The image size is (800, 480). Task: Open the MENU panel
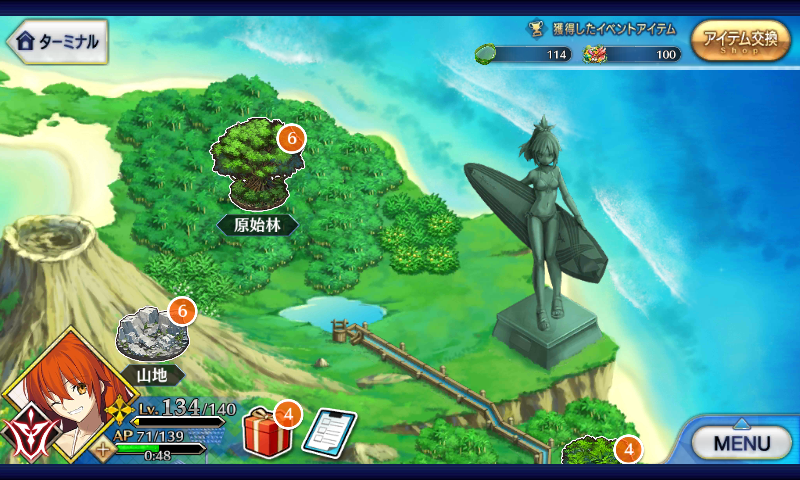pyautogui.click(x=743, y=441)
